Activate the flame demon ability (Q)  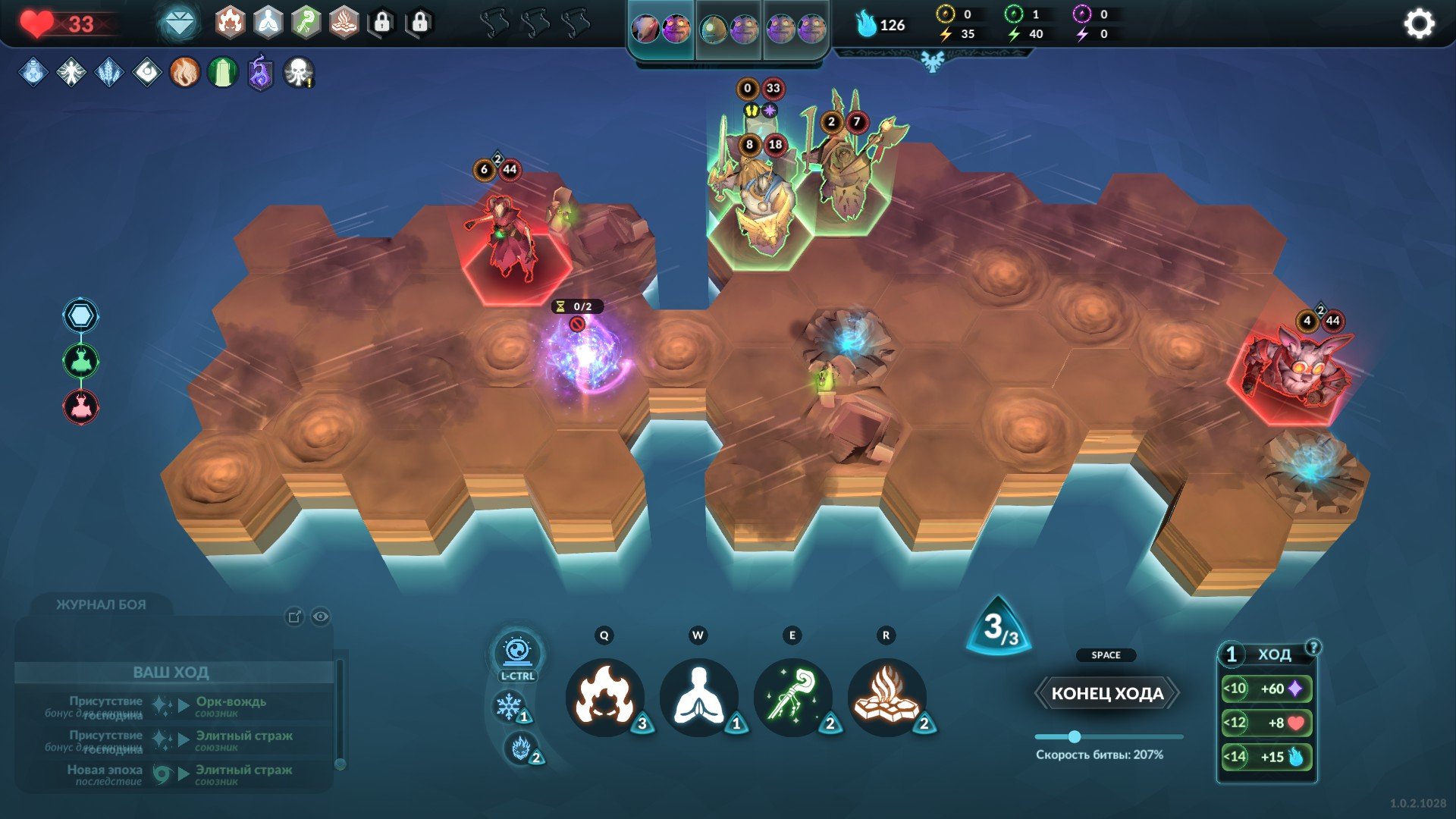[604, 697]
